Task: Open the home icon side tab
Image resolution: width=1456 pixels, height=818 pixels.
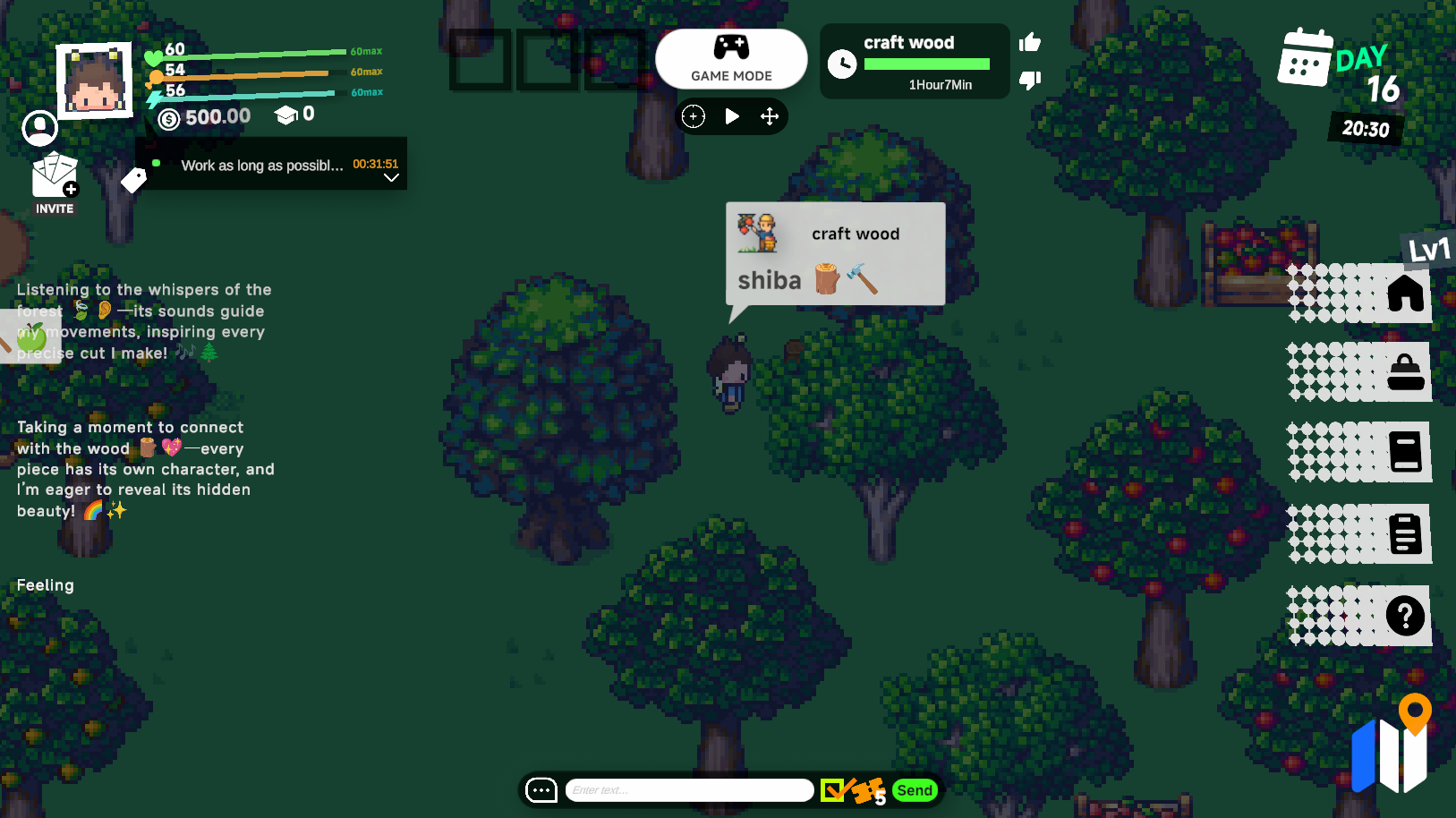Action: point(1404,294)
